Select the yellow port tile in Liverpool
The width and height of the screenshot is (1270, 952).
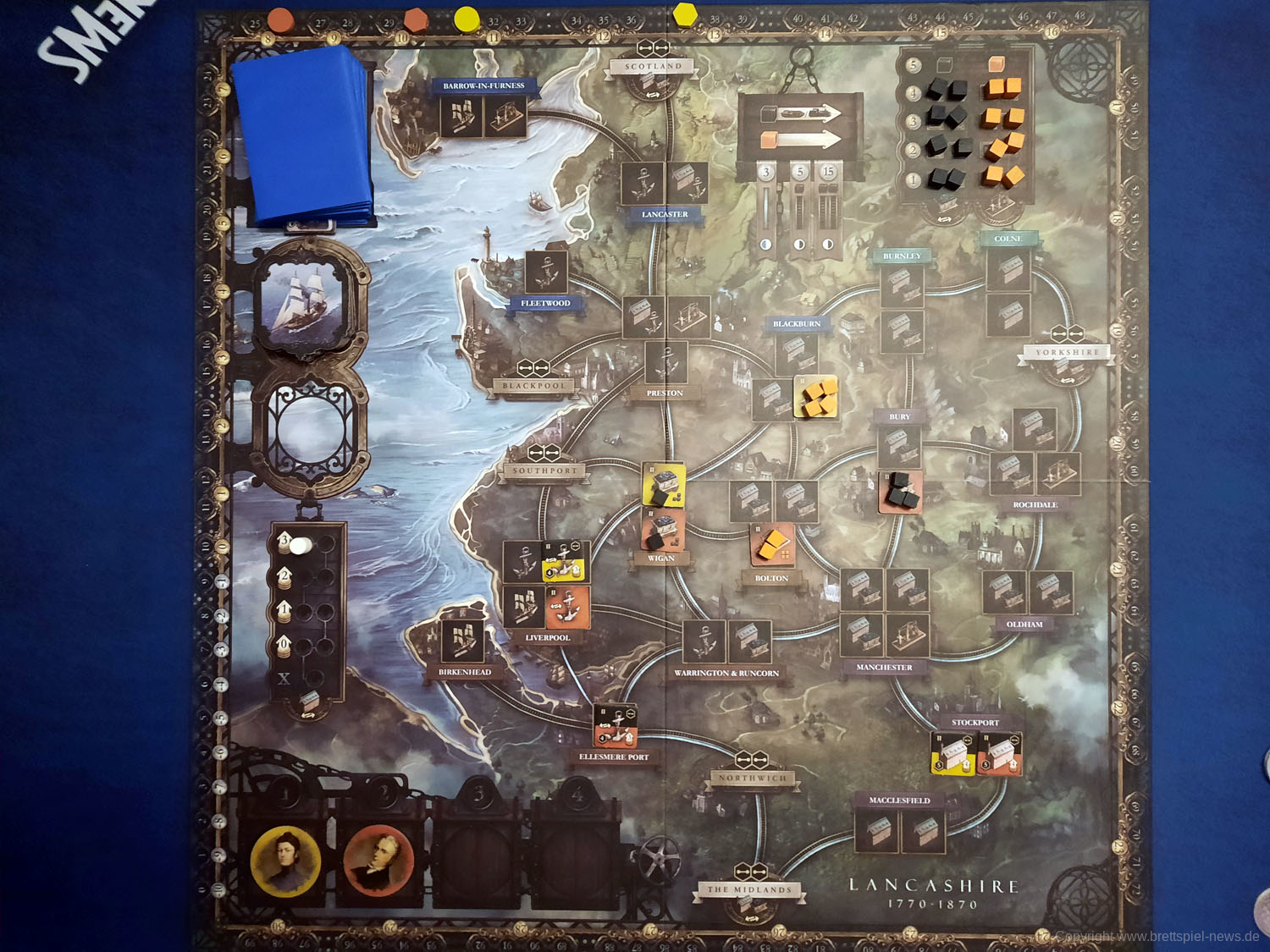coord(565,563)
